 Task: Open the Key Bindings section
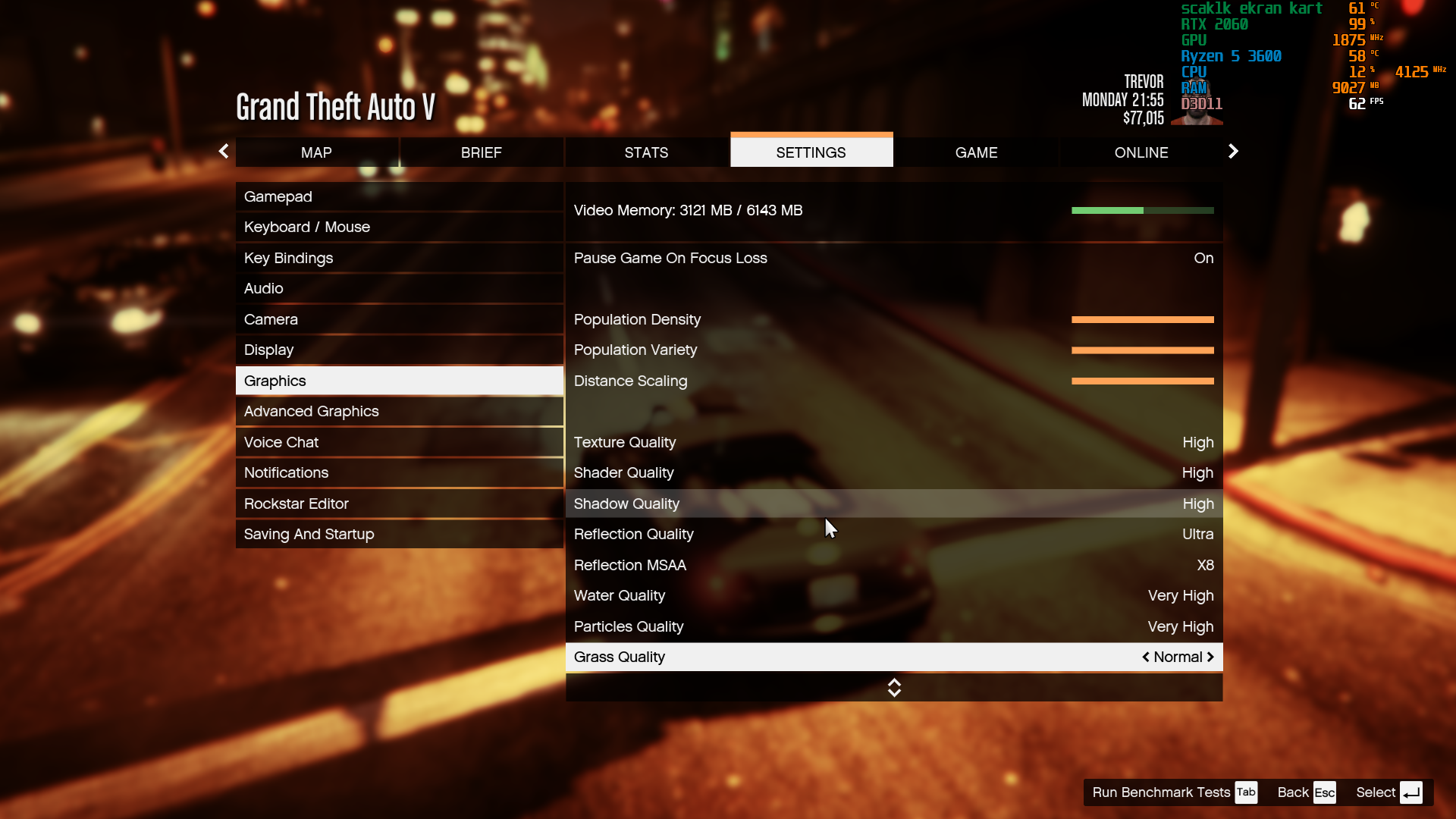[x=399, y=258]
